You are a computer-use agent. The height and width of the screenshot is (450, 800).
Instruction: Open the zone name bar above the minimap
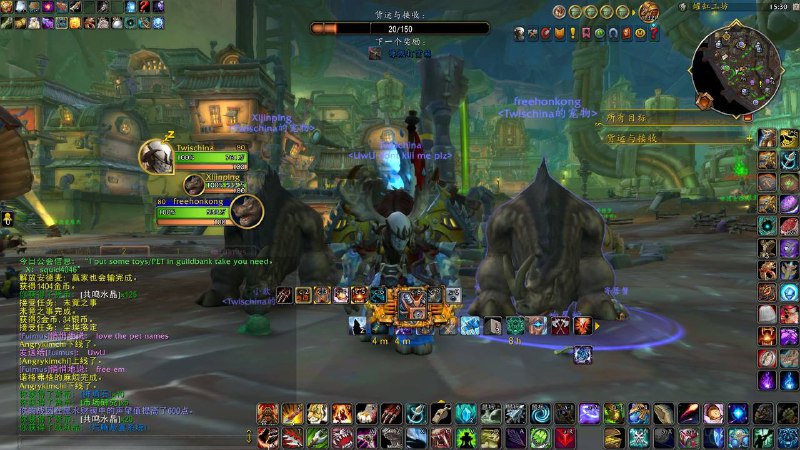click(x=730, y=6)
